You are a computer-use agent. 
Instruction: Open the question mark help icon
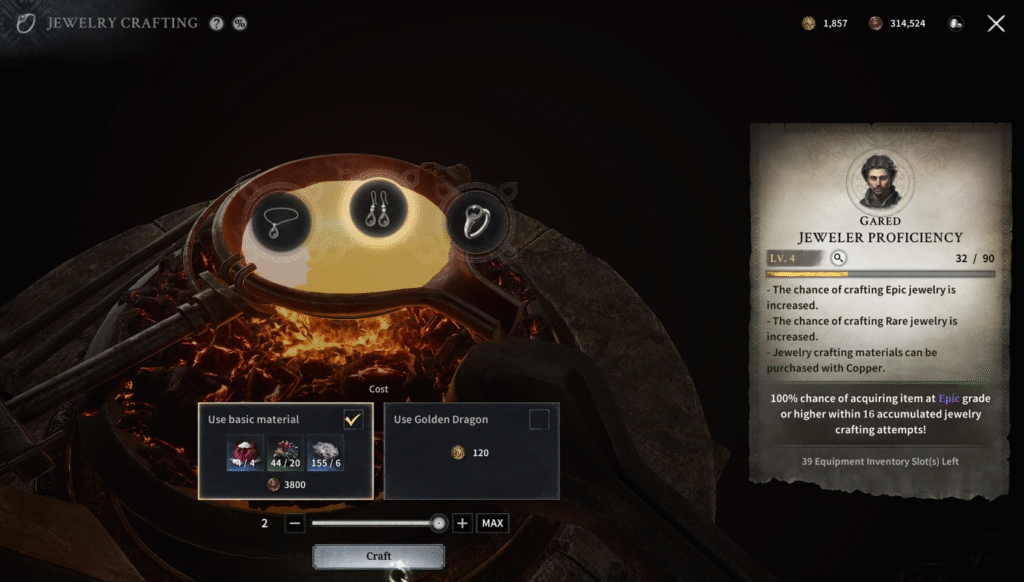(x=217, y=23)
